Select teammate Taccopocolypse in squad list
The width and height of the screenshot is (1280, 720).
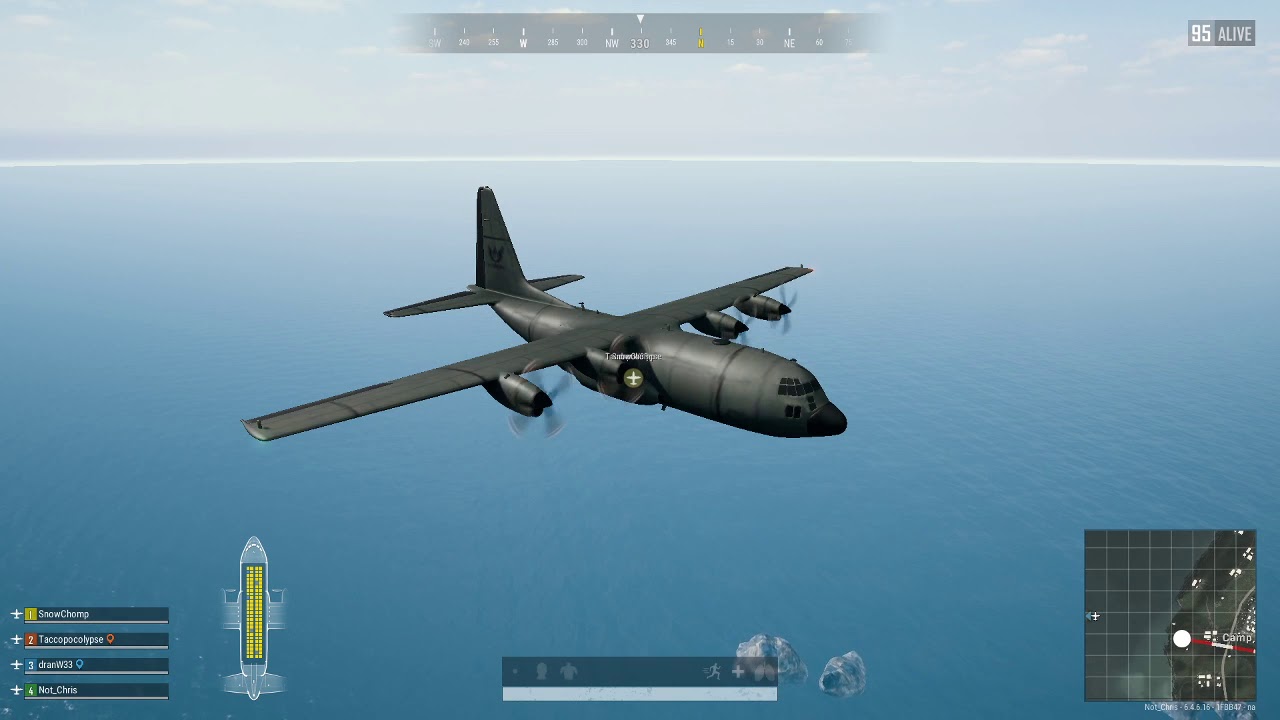point(71,639)
